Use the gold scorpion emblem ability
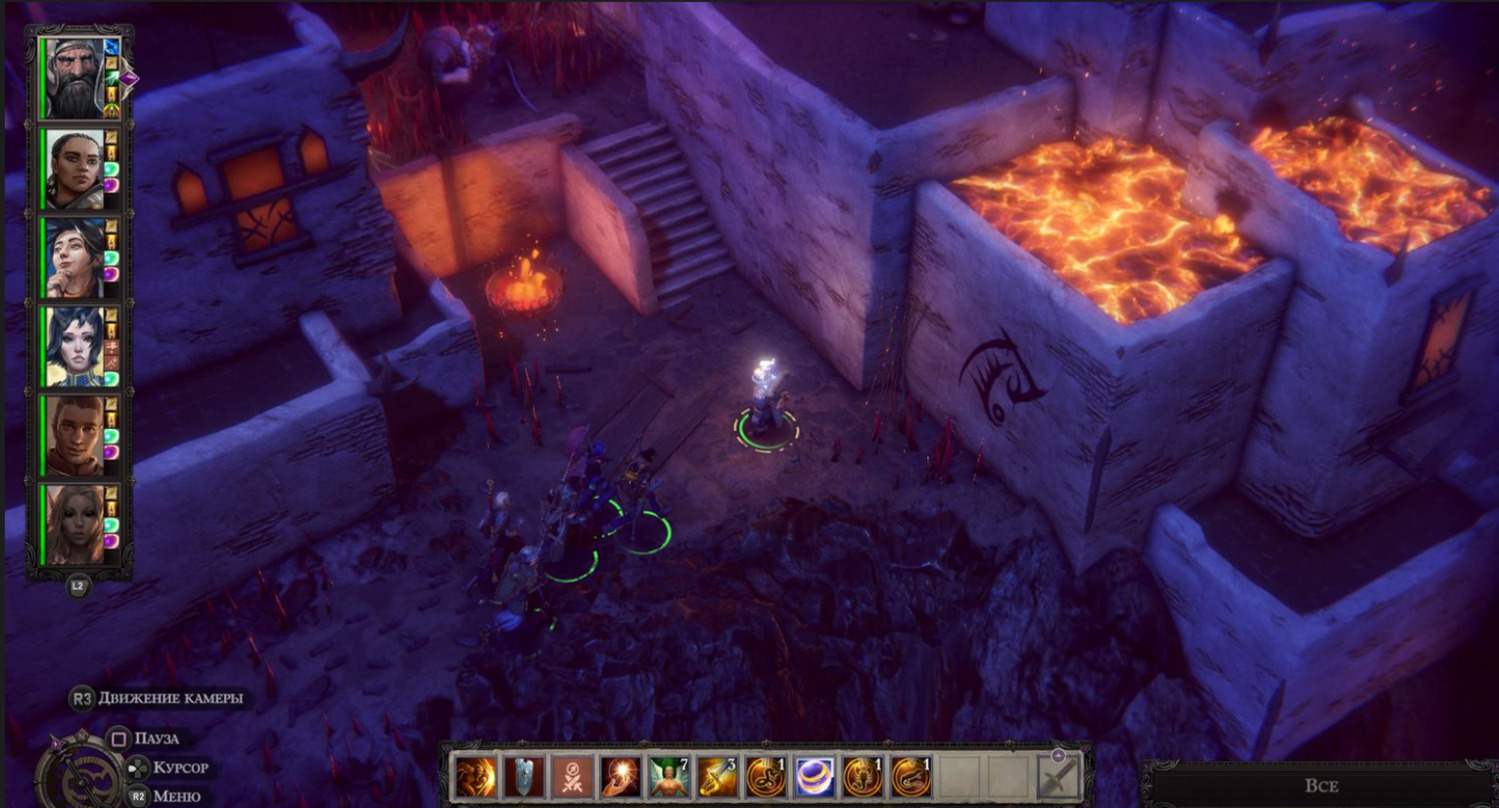The height and width of the screenshot is (808, 1499). coord(862,776)
